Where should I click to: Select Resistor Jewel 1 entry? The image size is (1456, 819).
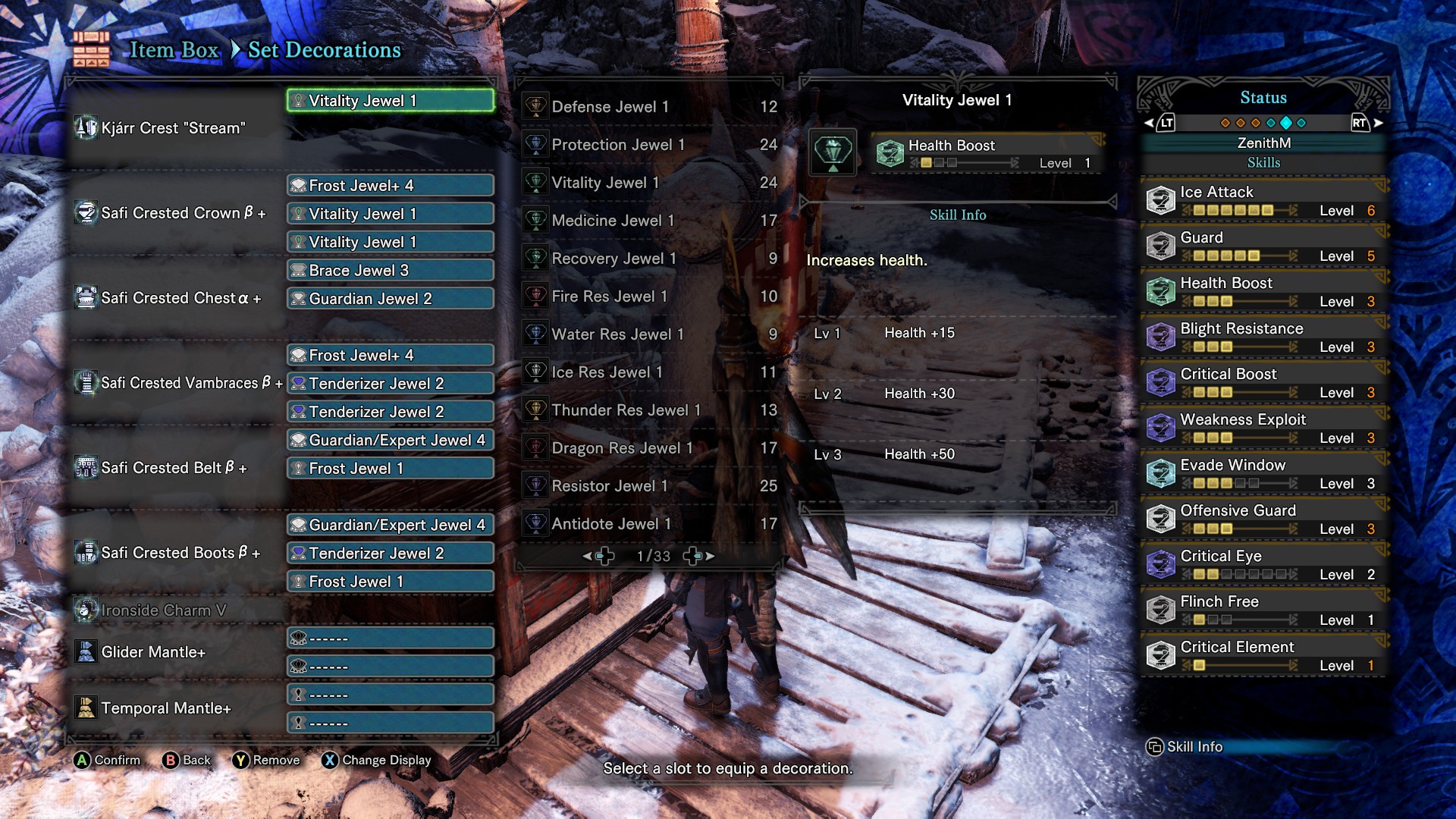649,486
